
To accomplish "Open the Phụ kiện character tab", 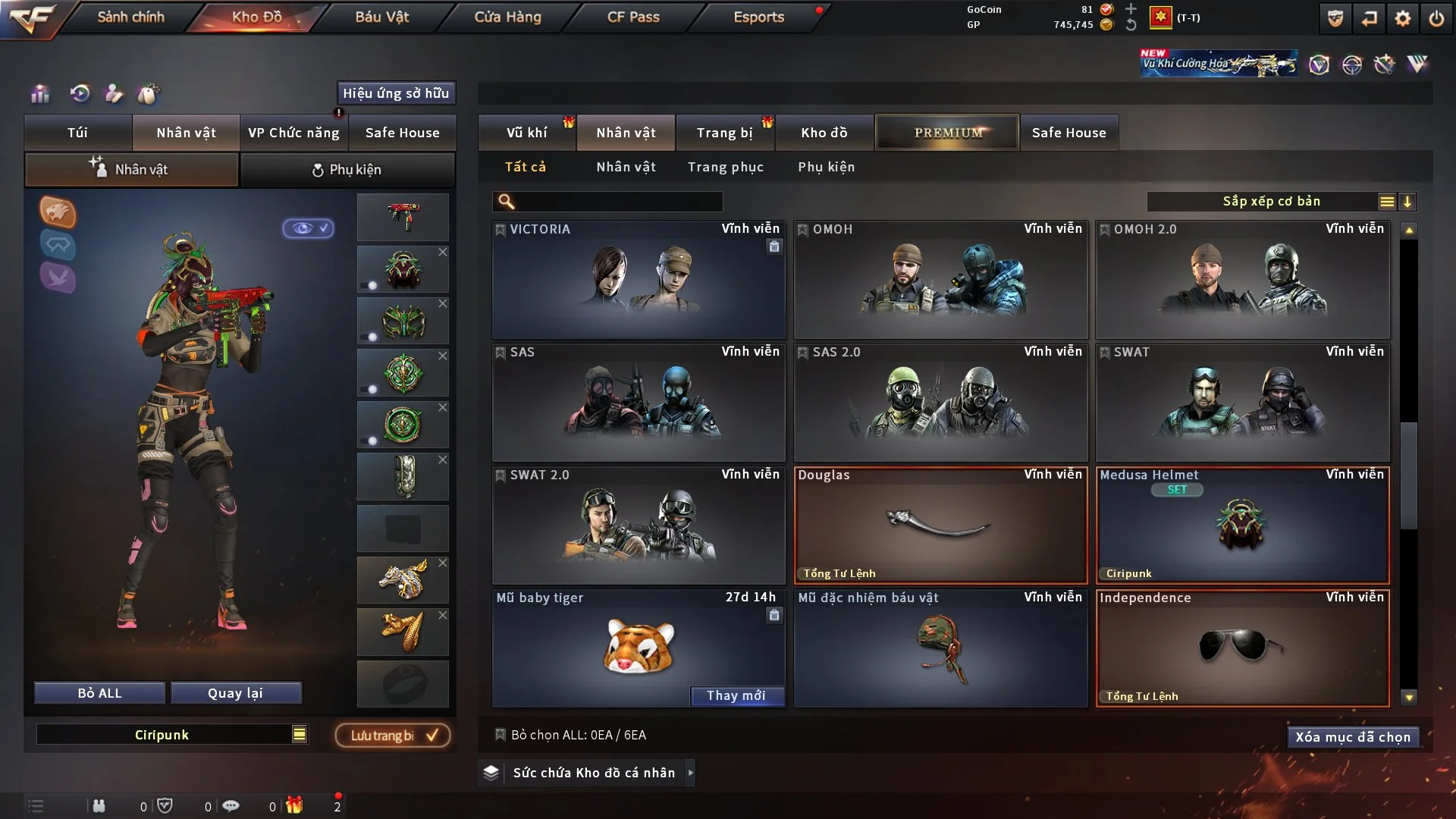I will coord(347,170).
